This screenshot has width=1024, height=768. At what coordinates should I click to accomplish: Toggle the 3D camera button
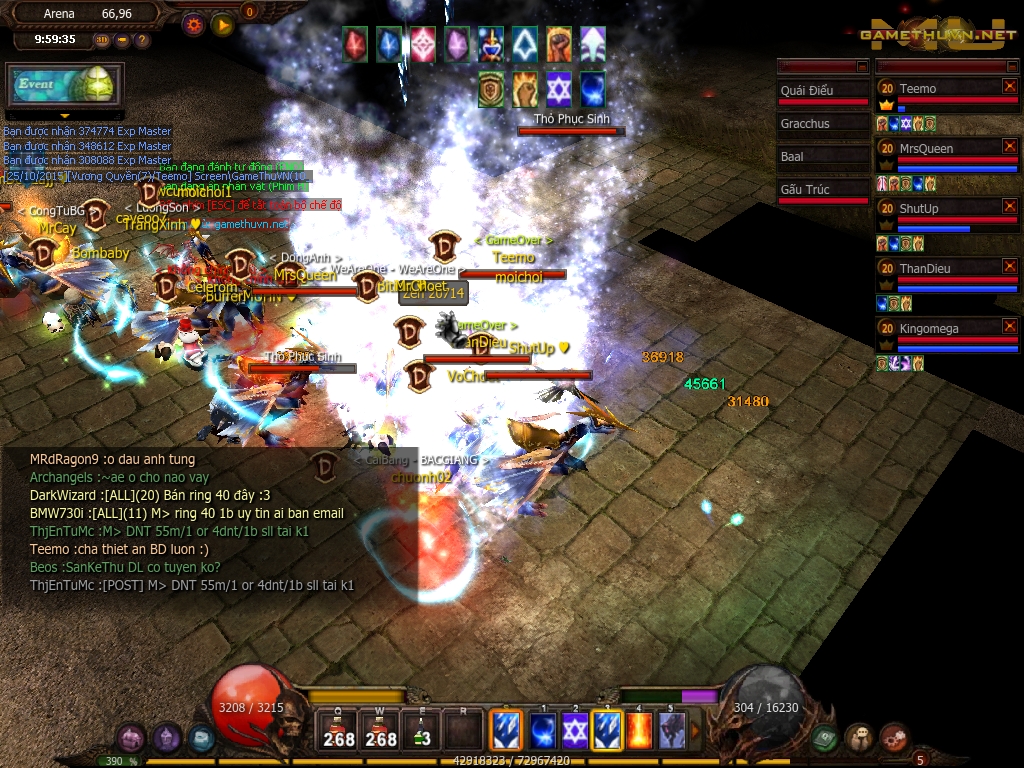click(103, 40)
